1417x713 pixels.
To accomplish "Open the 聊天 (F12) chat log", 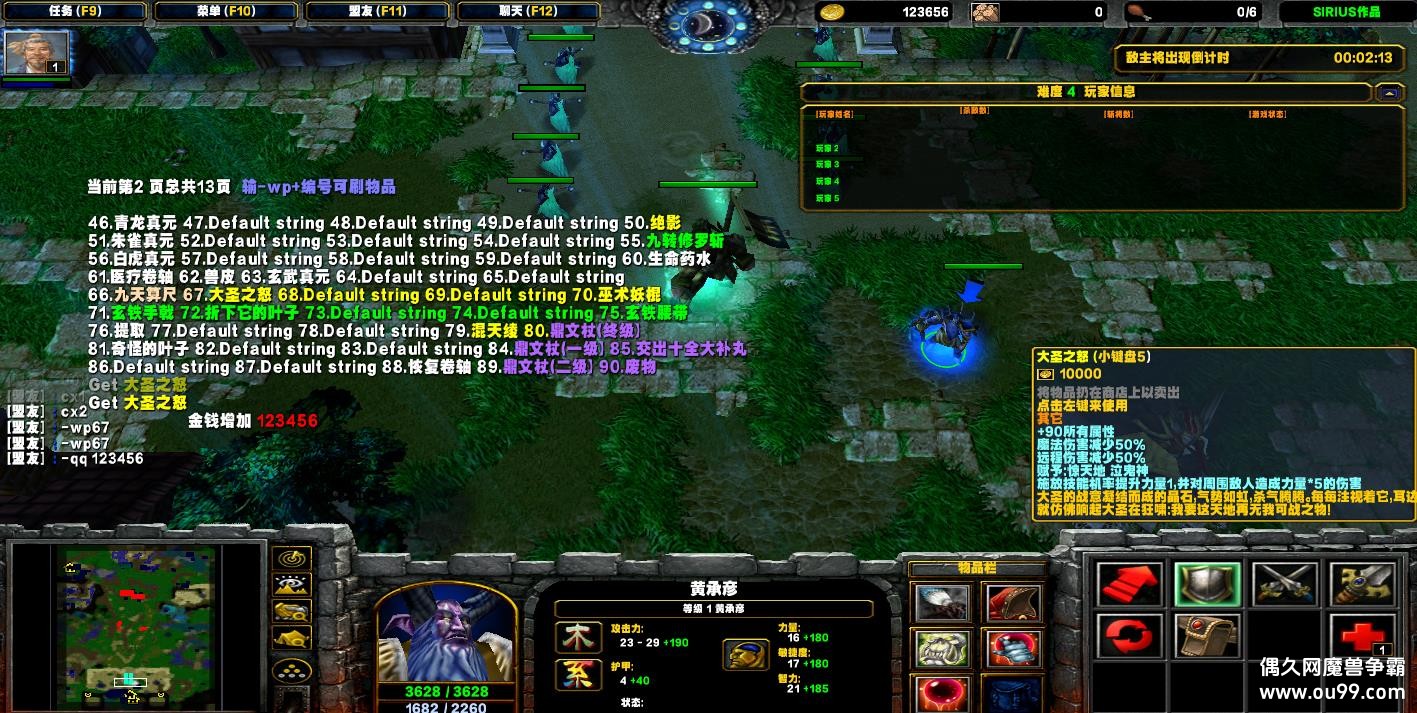I will 530,12.
